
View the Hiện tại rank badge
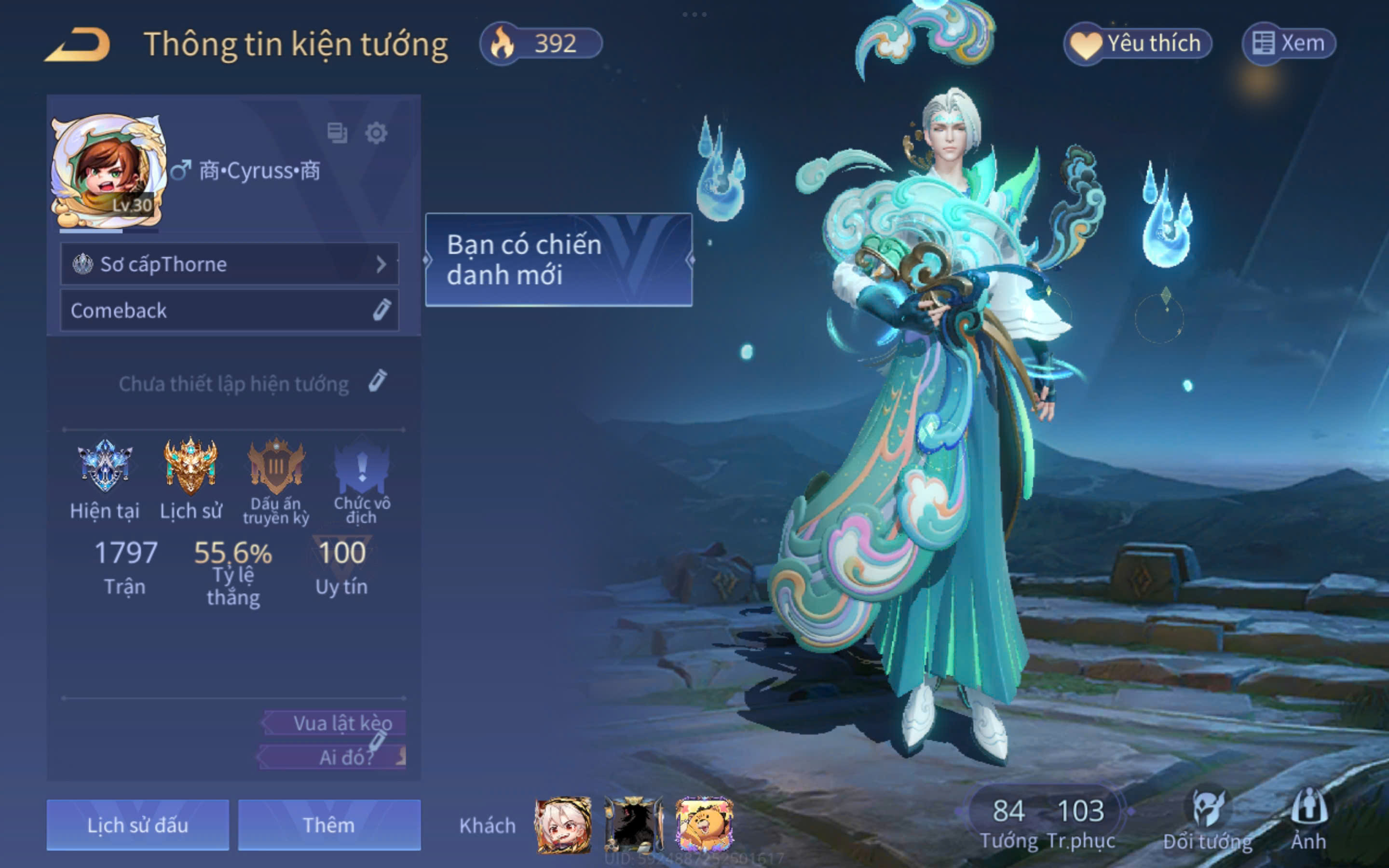(x=105, y=466)
